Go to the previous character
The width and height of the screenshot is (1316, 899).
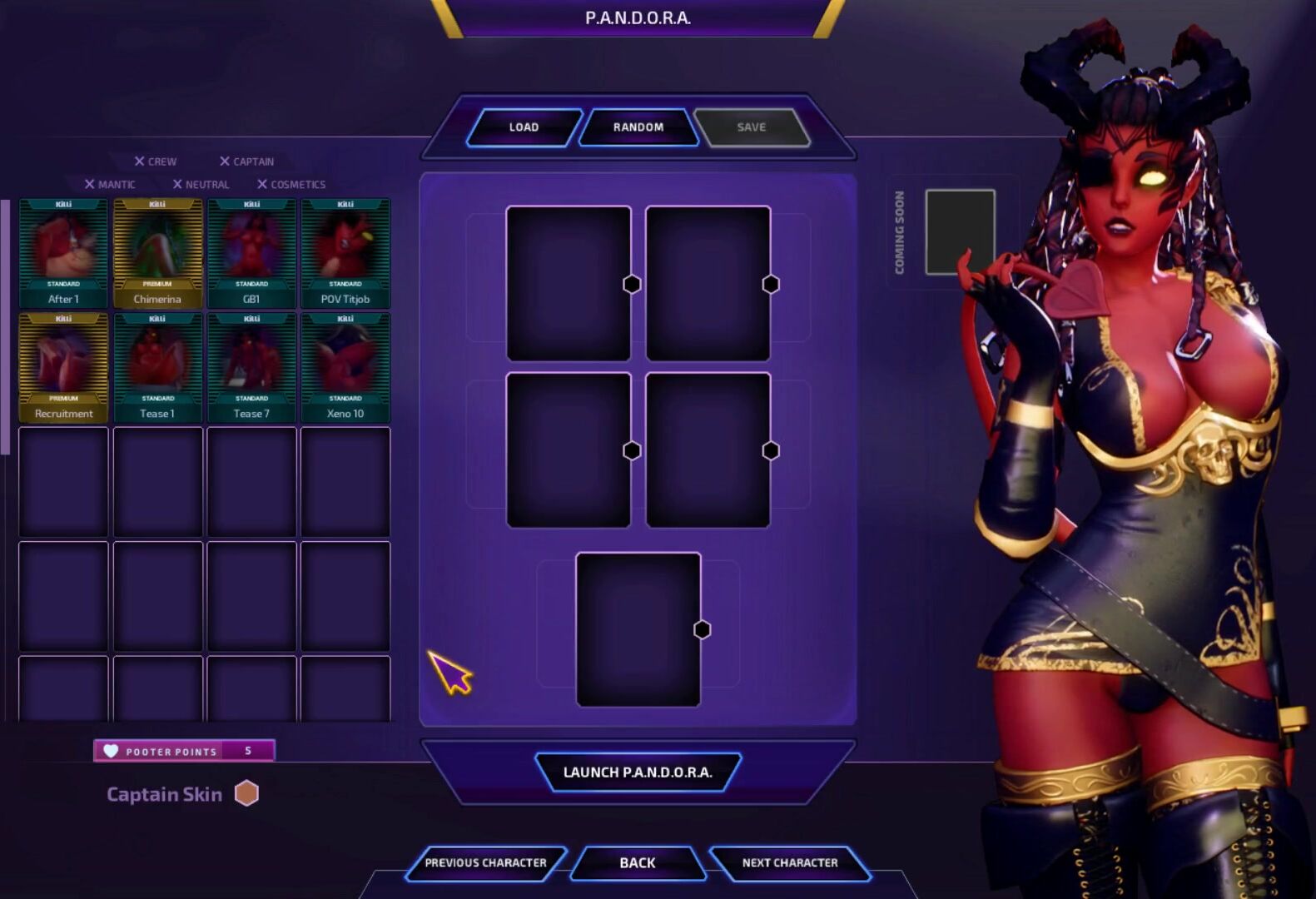coord(485,863)
